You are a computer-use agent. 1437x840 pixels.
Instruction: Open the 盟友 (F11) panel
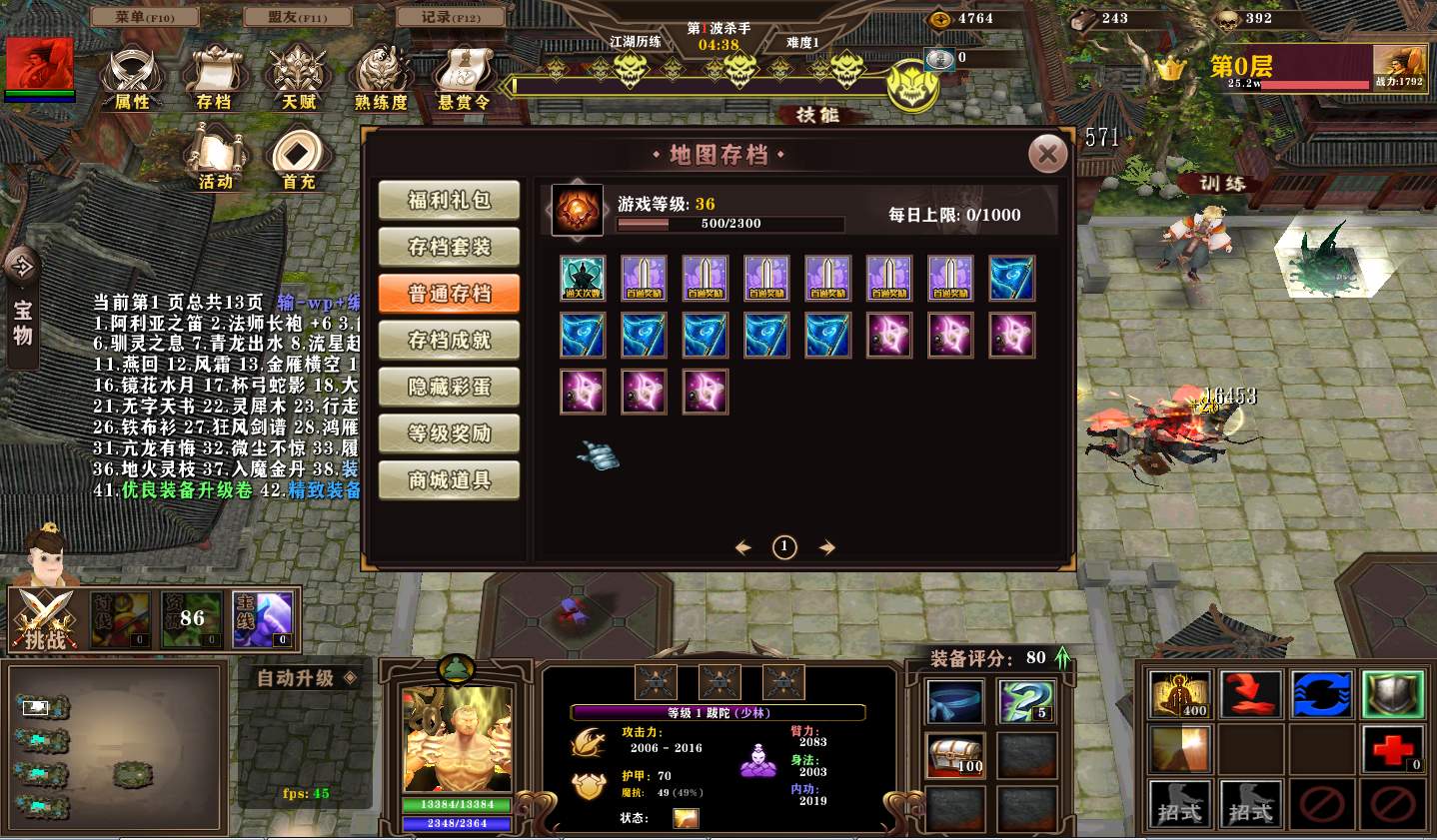point(297,17)
